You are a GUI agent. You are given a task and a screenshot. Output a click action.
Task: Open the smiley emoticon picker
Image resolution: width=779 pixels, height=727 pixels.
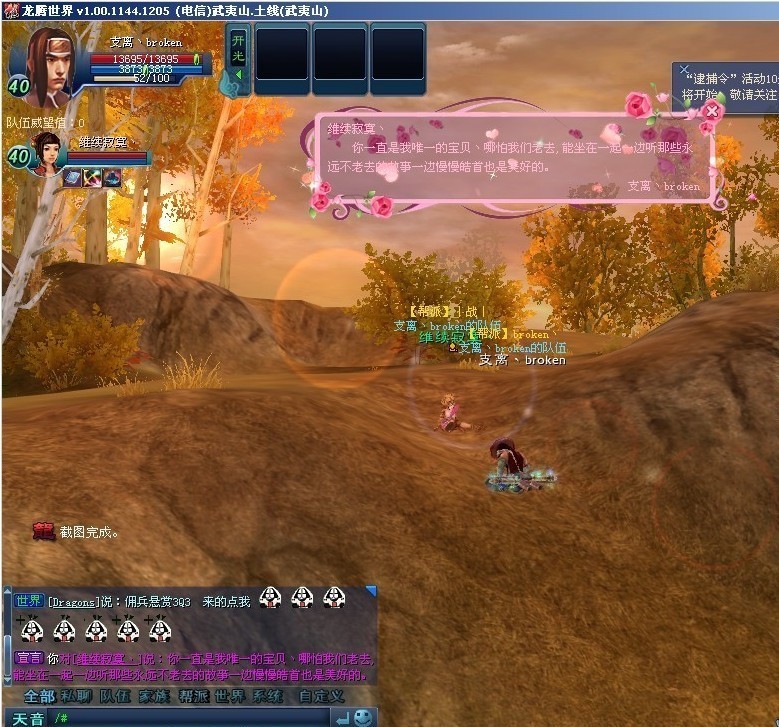tap(363, 717)
